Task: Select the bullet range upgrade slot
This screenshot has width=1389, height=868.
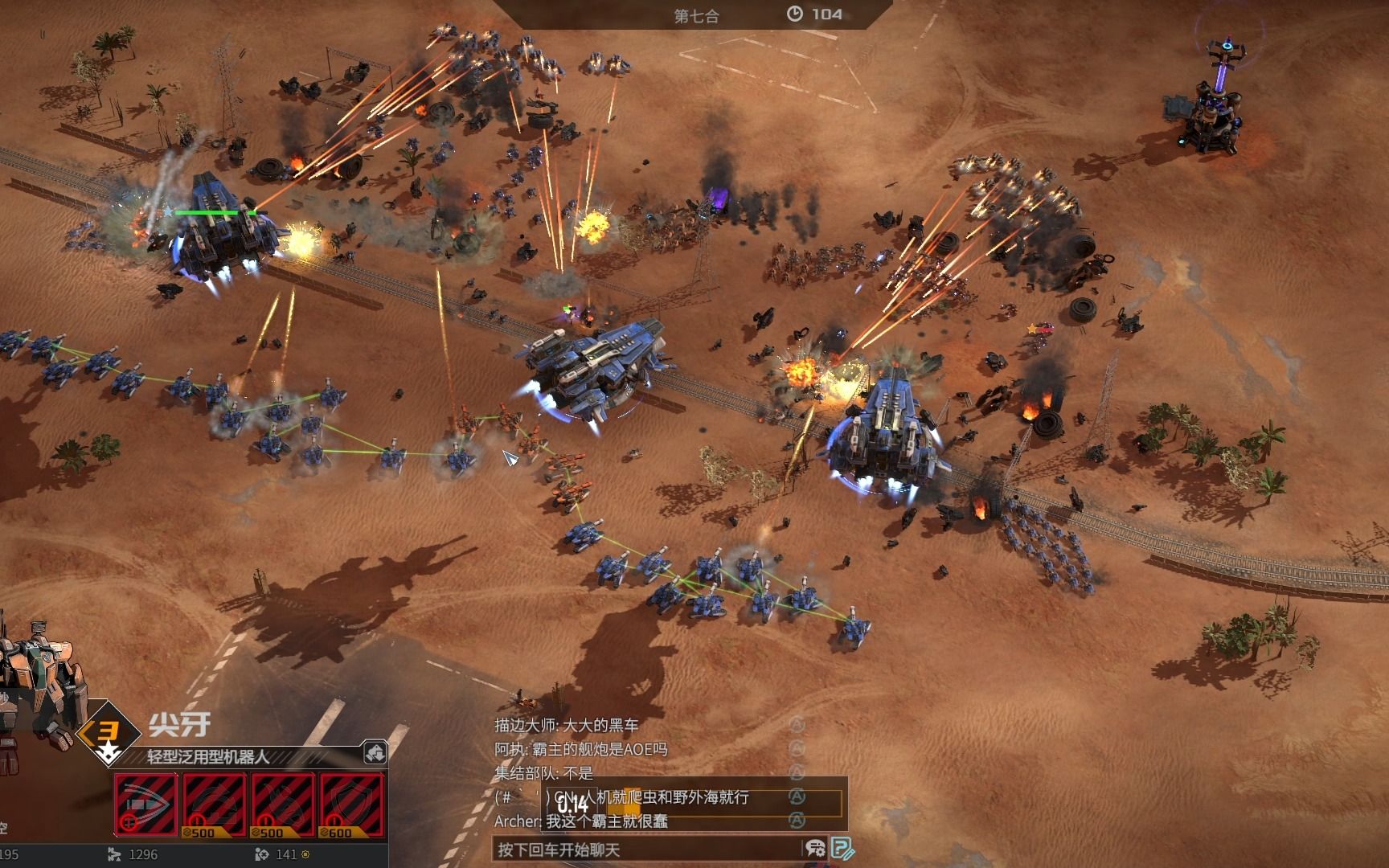Action: tap(145, 805)
